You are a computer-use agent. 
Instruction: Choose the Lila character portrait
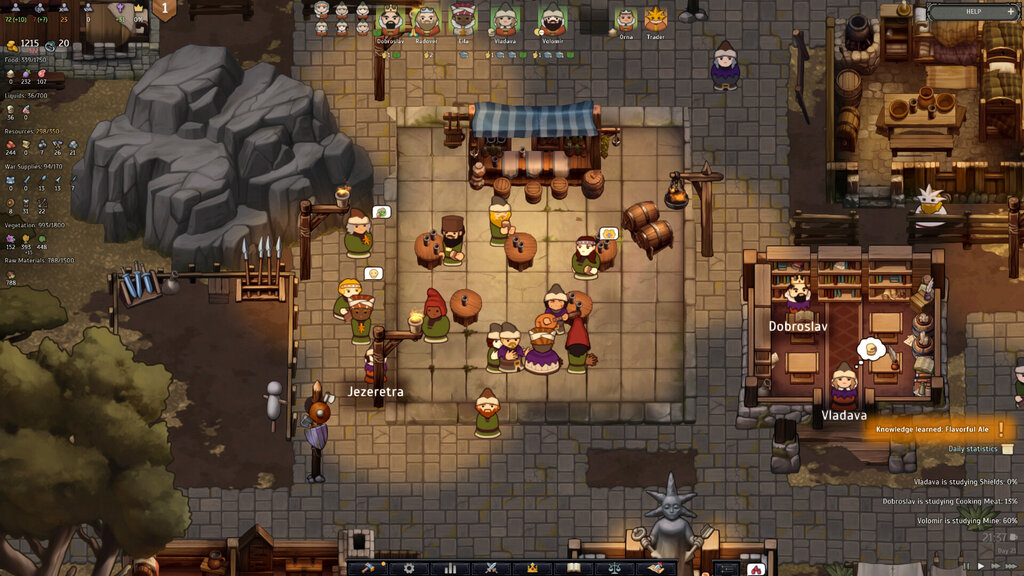tap(463, 20)
